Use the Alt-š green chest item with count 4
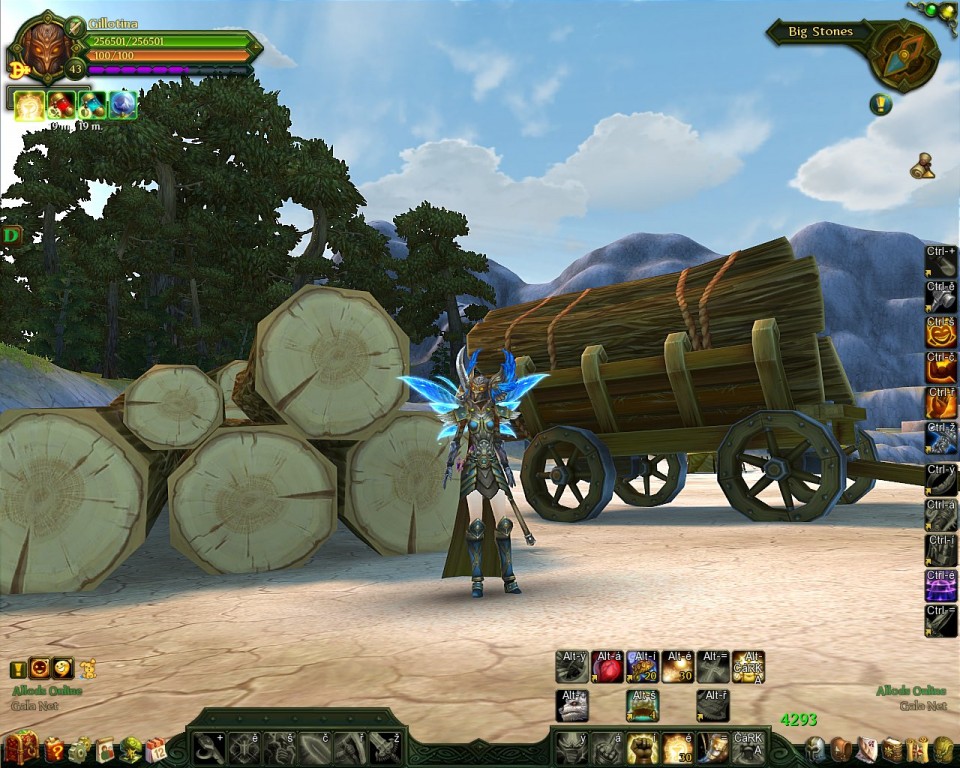This screenshot has height=768, width=960. click(642, 706)
